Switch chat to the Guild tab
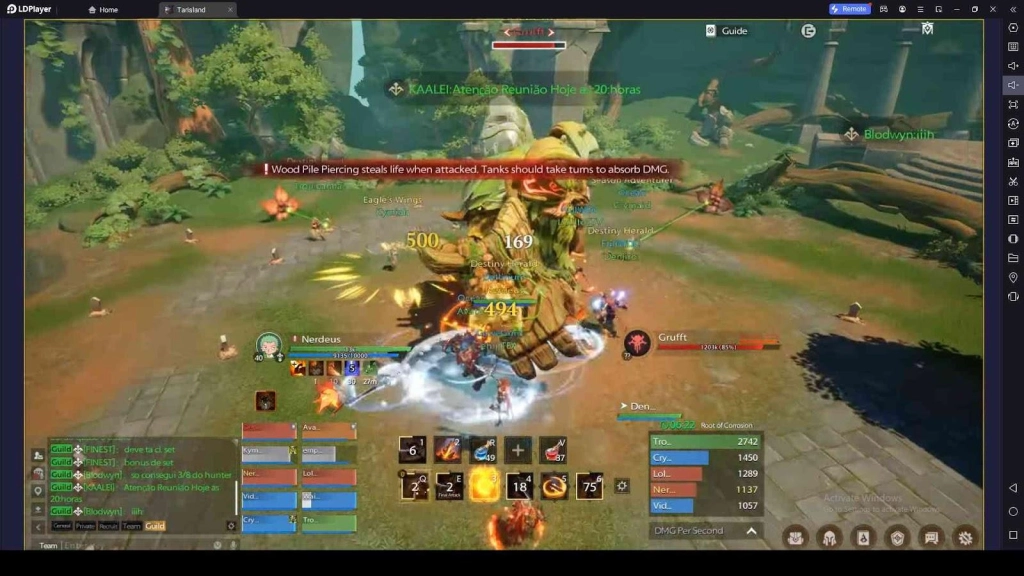Viewport: 1024px width, 576px height. click(x=154, y=526)
